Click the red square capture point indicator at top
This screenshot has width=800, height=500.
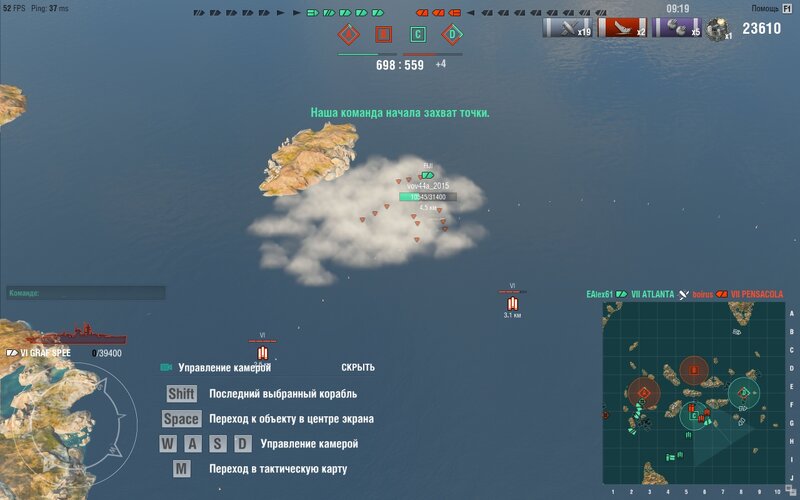(x=383, y=35)
